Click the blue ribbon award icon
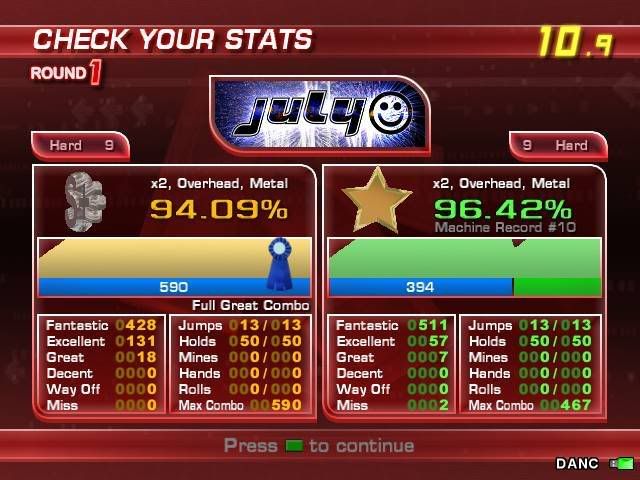 tap(280, 257)
